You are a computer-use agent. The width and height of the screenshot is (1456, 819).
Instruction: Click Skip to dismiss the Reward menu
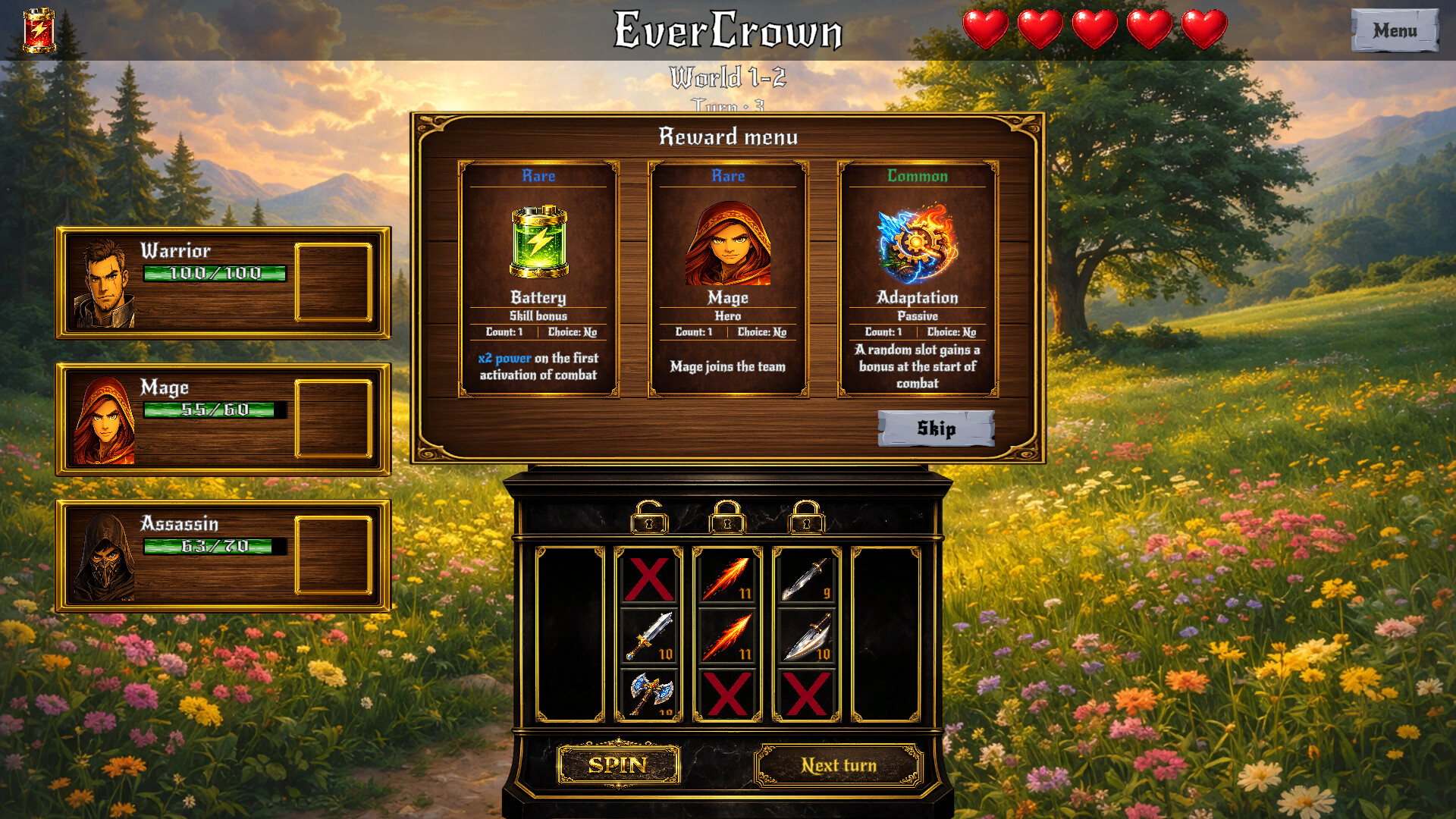(x=937, y=429)
